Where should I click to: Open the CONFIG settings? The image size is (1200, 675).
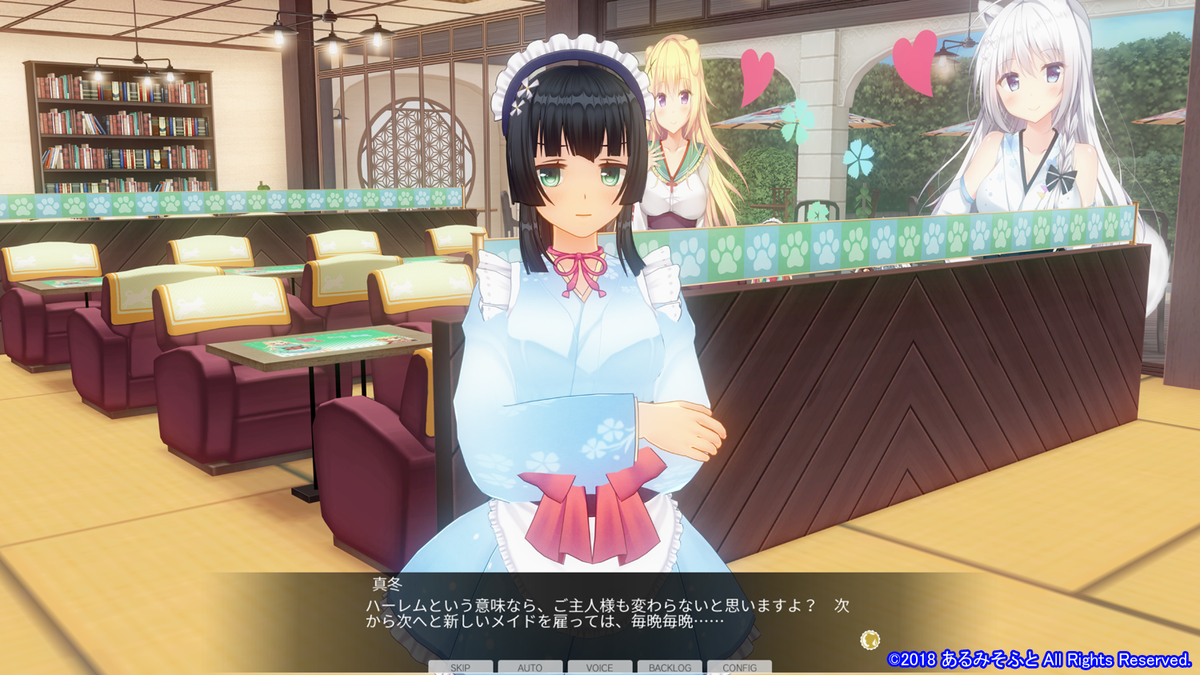(x=739, y=667)
